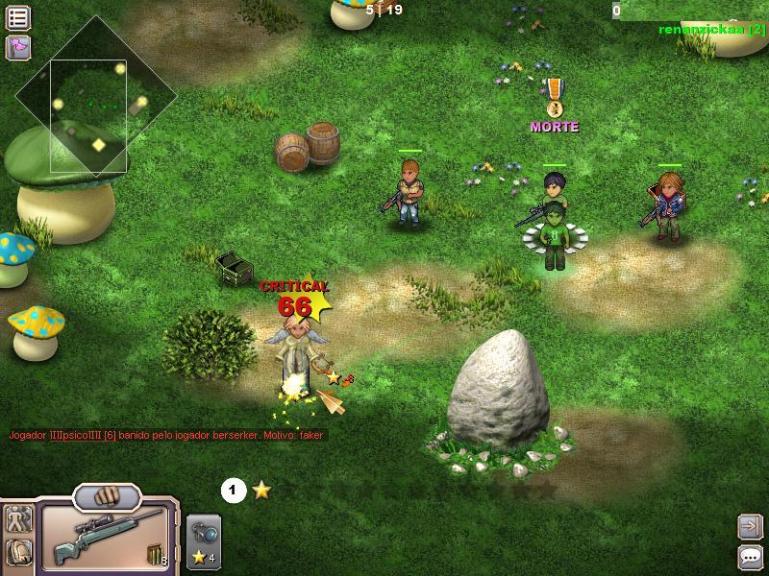Open the backpack inventory button

pyautogui.click(x=18, y=553)
